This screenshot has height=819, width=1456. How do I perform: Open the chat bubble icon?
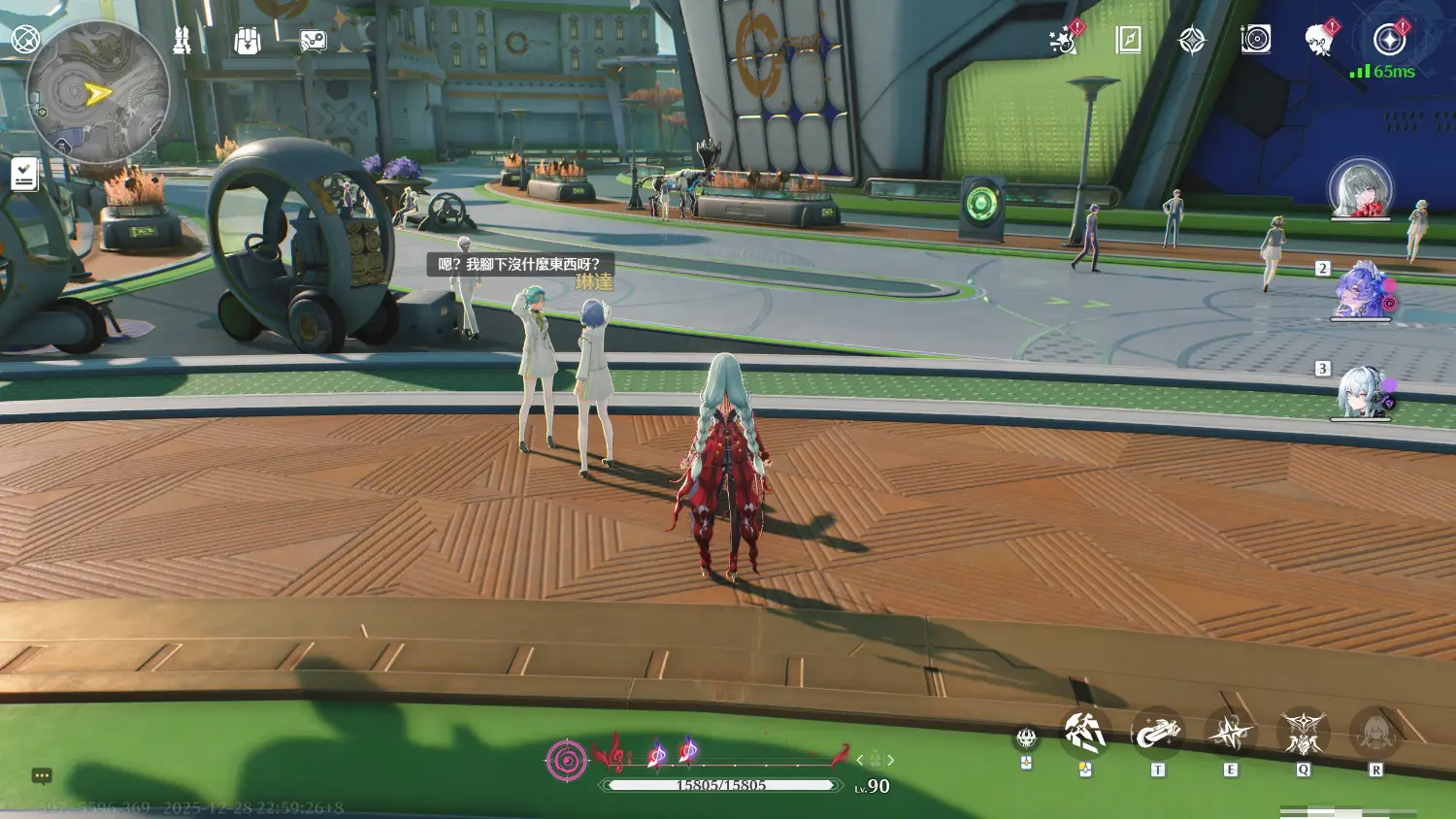pos(42,776)
